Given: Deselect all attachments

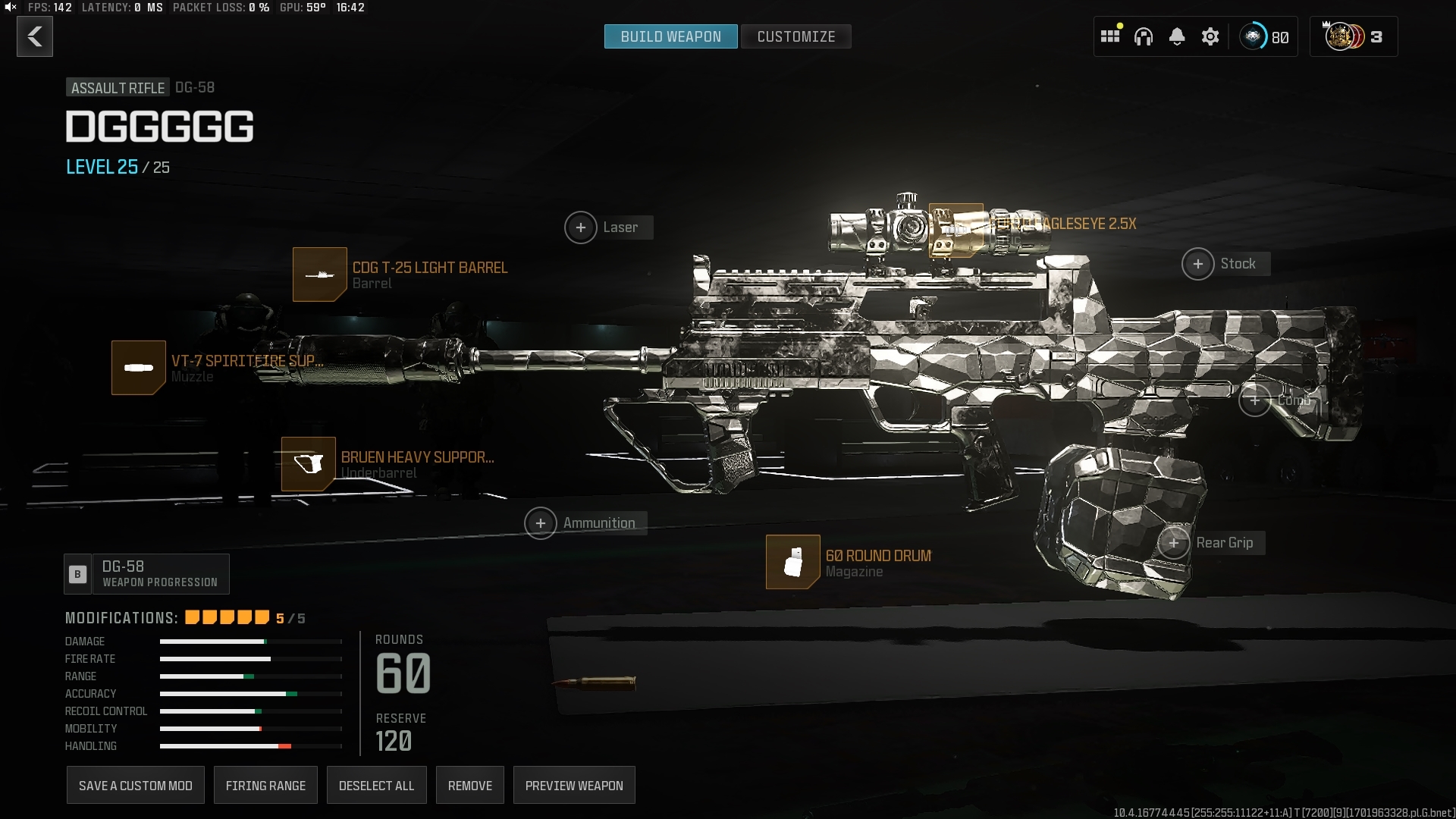Looking at the screenshot, I should click(376, 786).
